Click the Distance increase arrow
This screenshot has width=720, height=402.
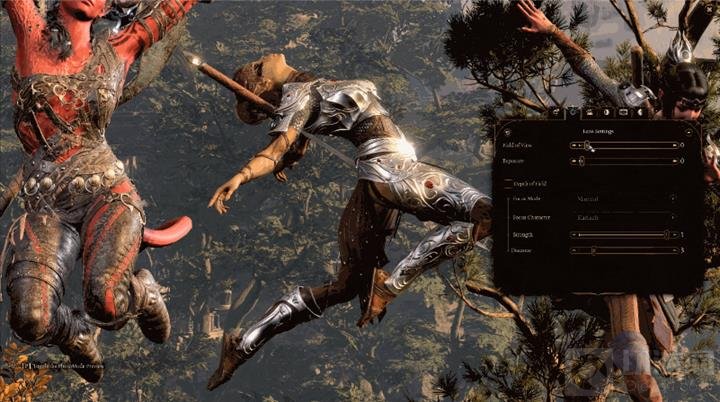click(x=674, y=250)
